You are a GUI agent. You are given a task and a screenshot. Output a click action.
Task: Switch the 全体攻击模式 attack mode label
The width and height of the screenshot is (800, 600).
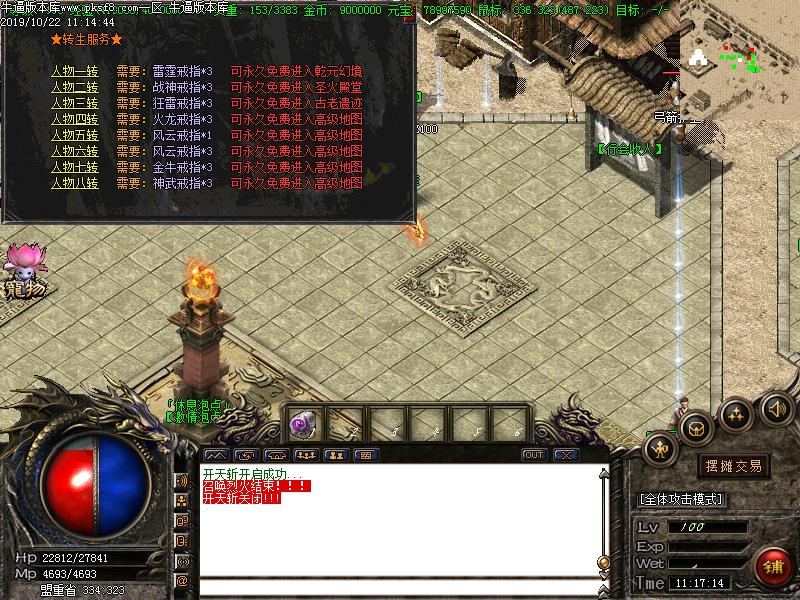[681, 499]
